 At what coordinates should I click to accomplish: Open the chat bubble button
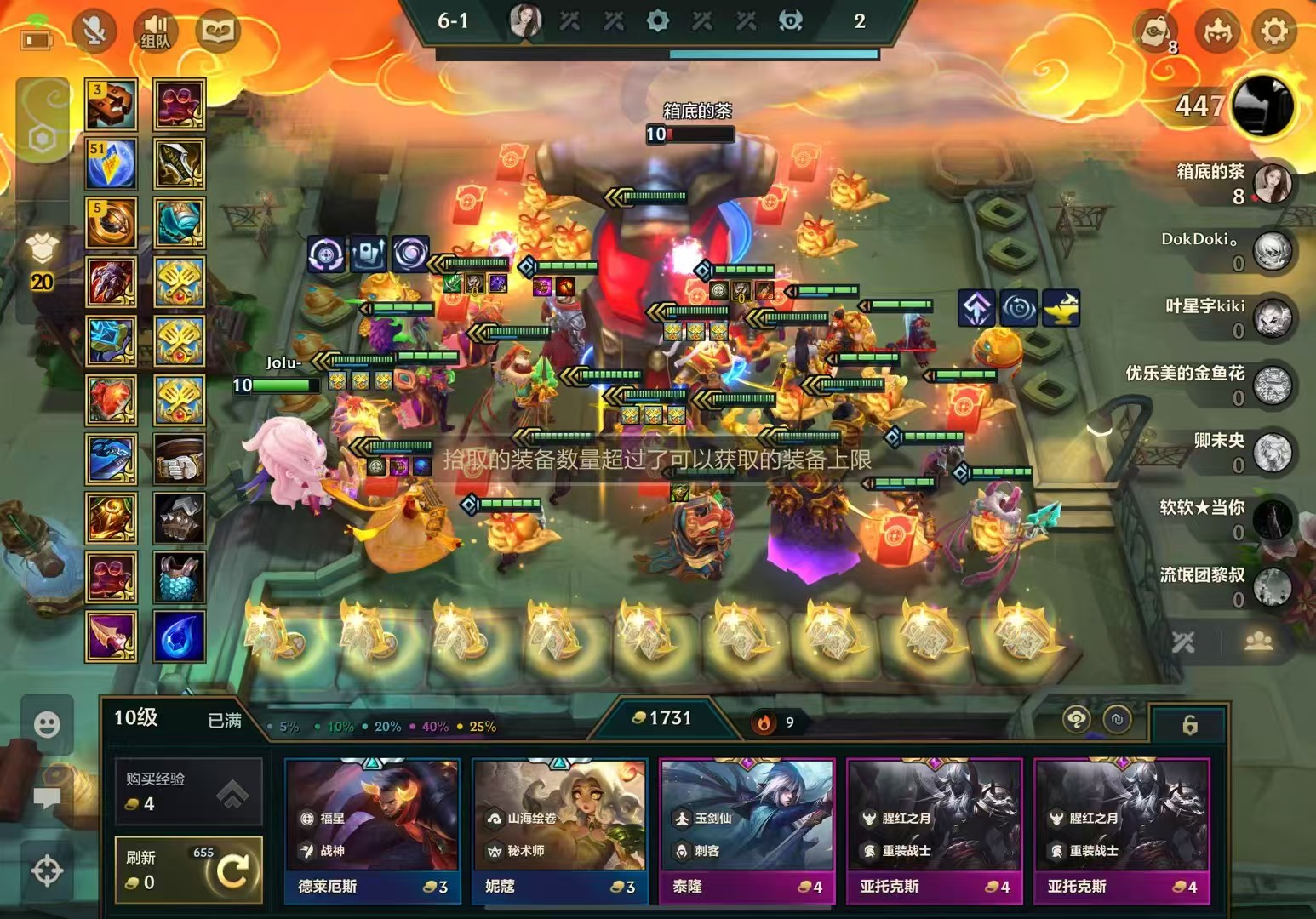point(47,797)
